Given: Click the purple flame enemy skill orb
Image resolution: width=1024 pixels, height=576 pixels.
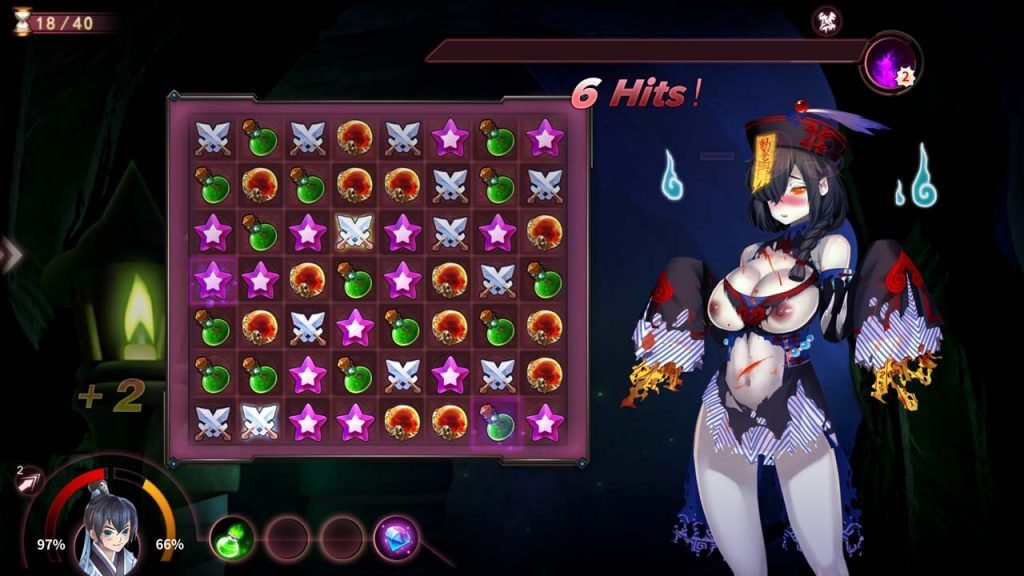Looking at the screenshot, I should coord(890,63).
